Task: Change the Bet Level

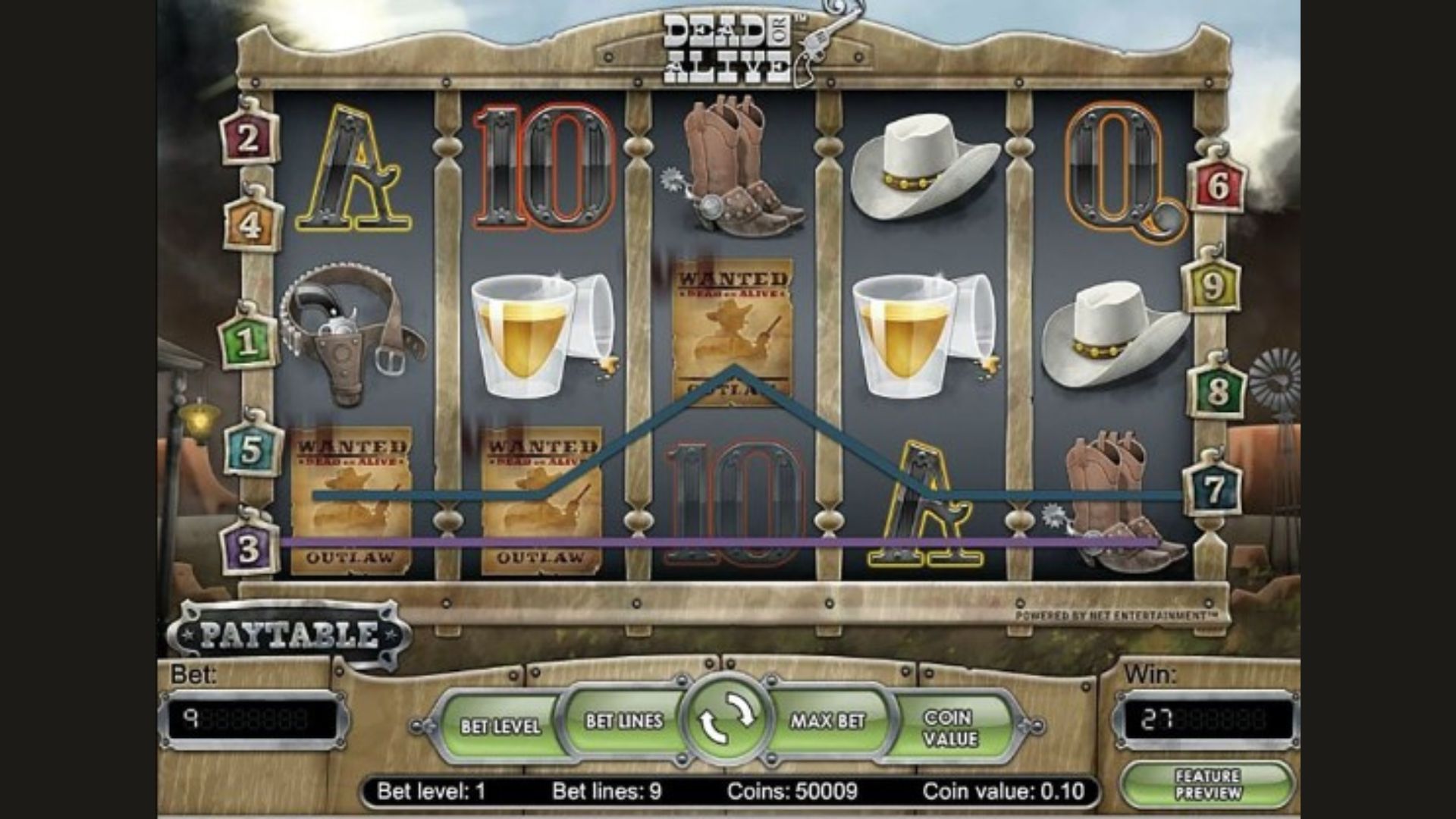Action: 500,725
